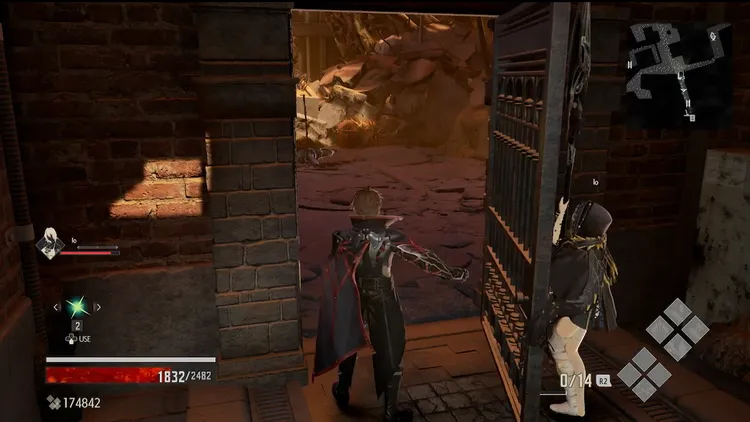Cycle quick item with the left arrow
The width and height of the screenshot is (750, 422).
pyautogui.click(x=56, y=308)
